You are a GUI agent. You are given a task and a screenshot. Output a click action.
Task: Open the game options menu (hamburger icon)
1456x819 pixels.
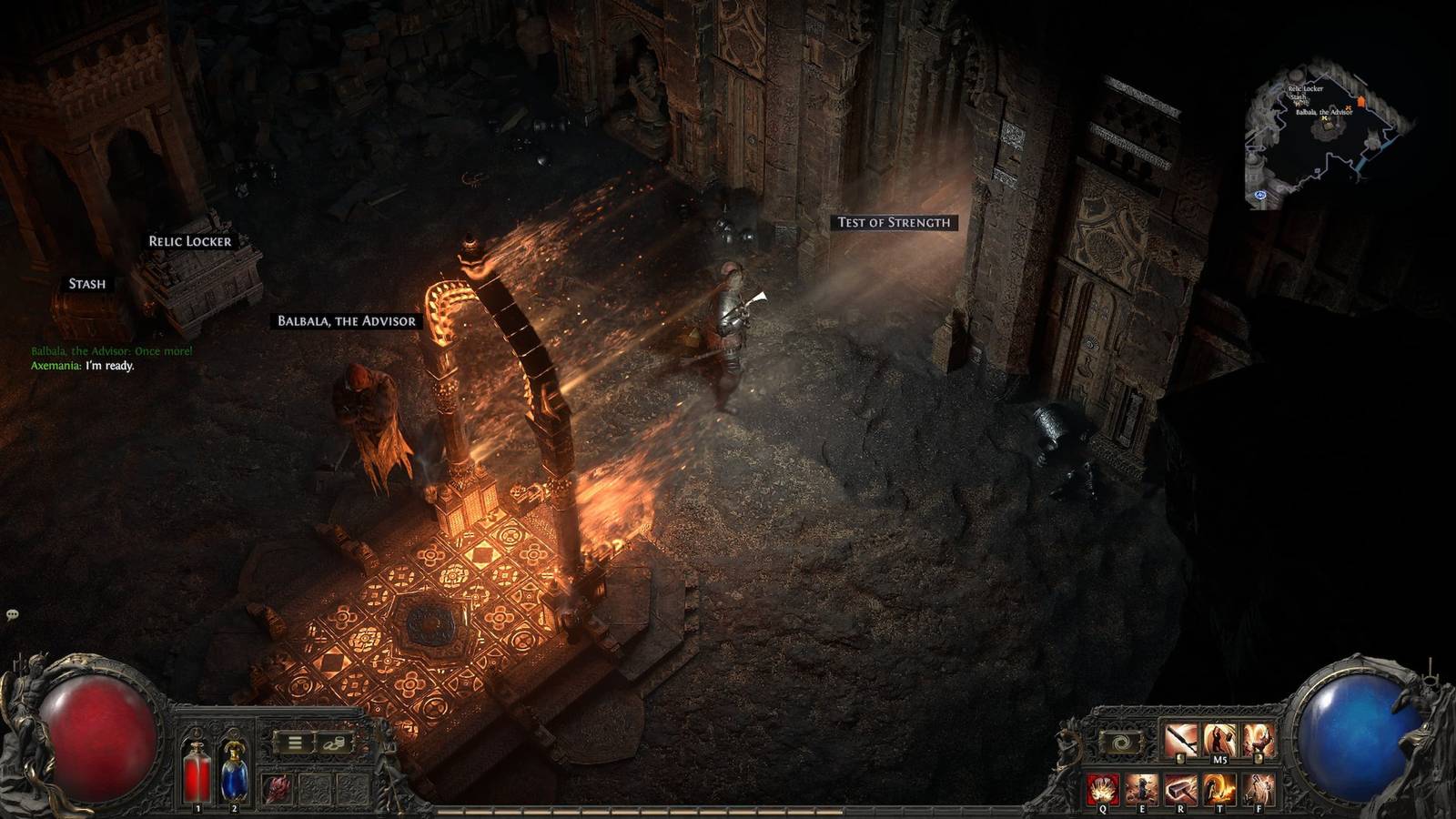click(x=294, y=742)
